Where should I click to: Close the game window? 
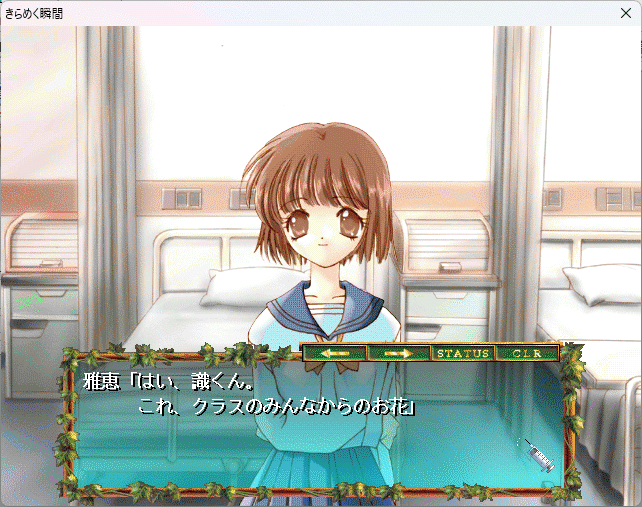[x=626, y=13]
